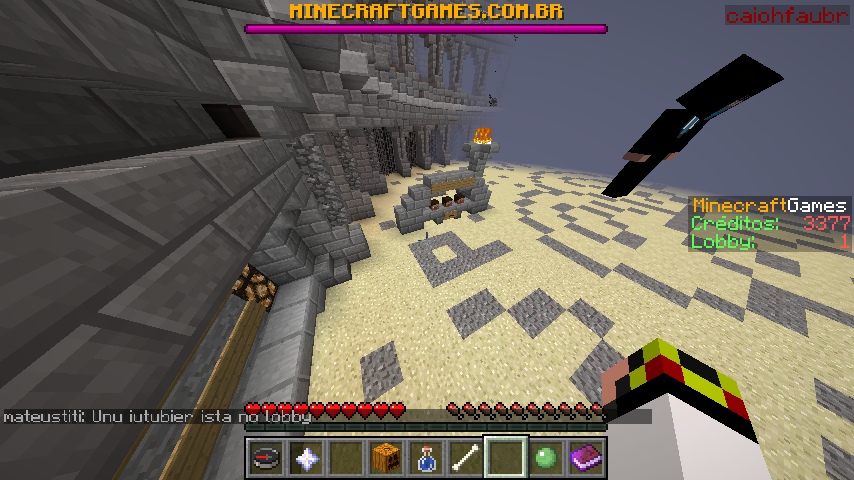Select the blue potion bottle slot
The width and height of the screenshot is (854, 480).
click(425, 458)
